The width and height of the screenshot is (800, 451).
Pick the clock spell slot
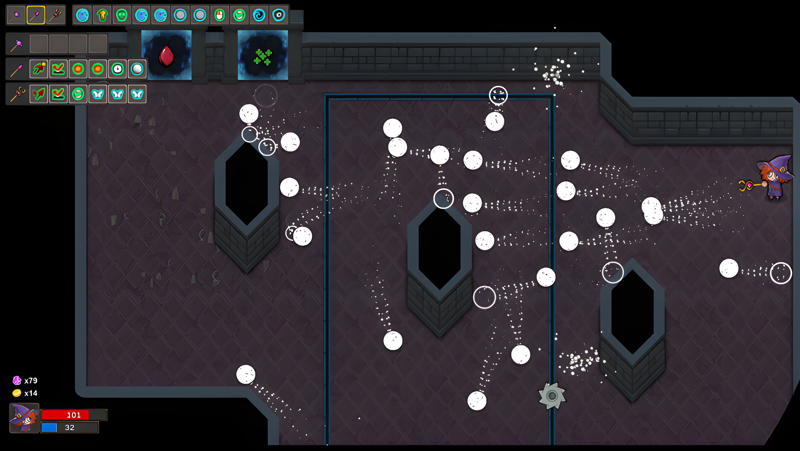point(117,69)
